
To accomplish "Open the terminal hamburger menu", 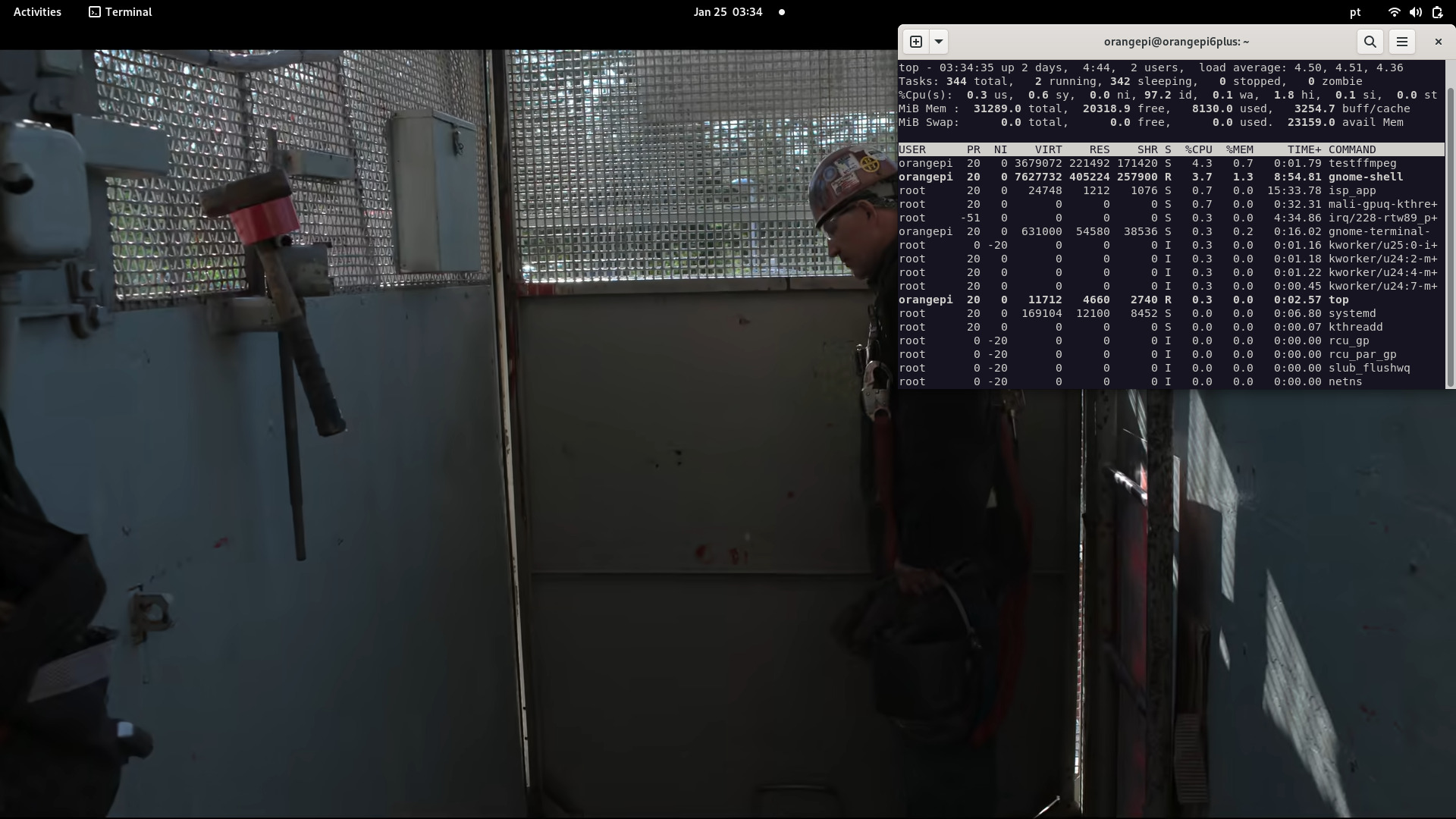I will 1402,42.
